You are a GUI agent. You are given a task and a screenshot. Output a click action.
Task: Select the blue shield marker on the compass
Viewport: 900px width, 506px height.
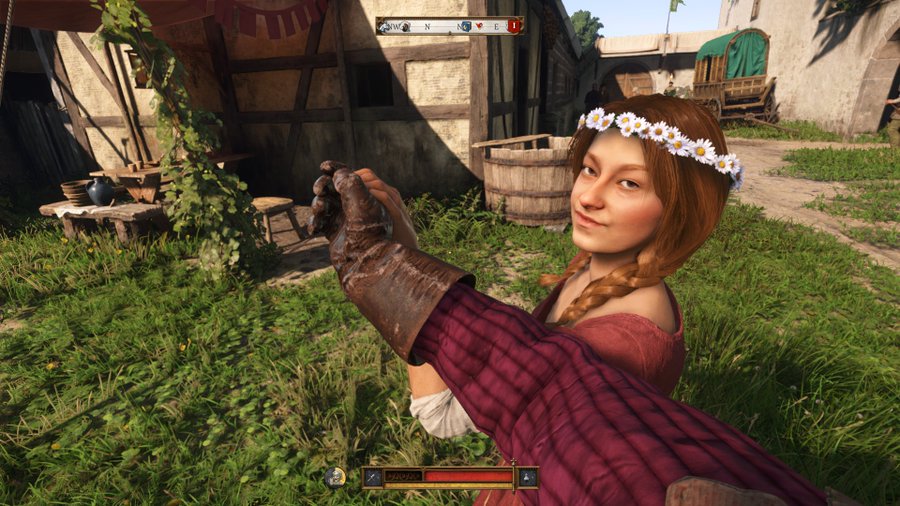click(x=465, y=26)
